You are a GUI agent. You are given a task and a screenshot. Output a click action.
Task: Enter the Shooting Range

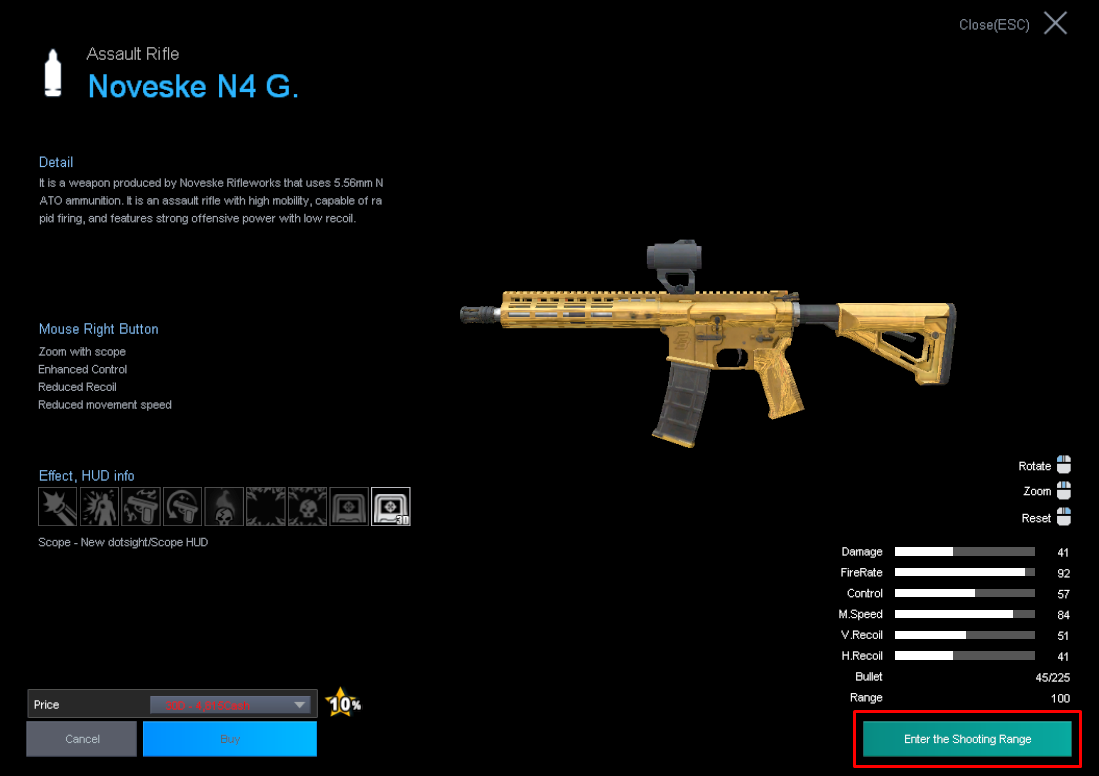click(967, 739)
